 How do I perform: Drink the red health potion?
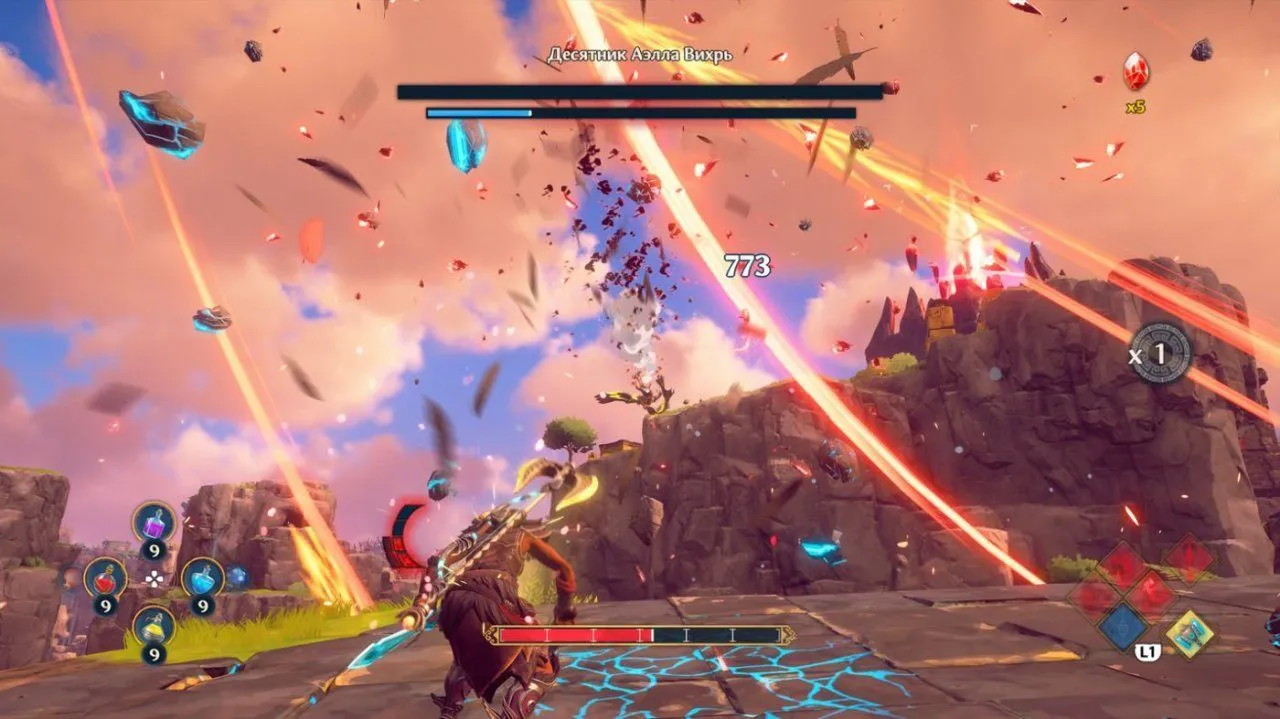pyautogui.click(x=105, y=578)
